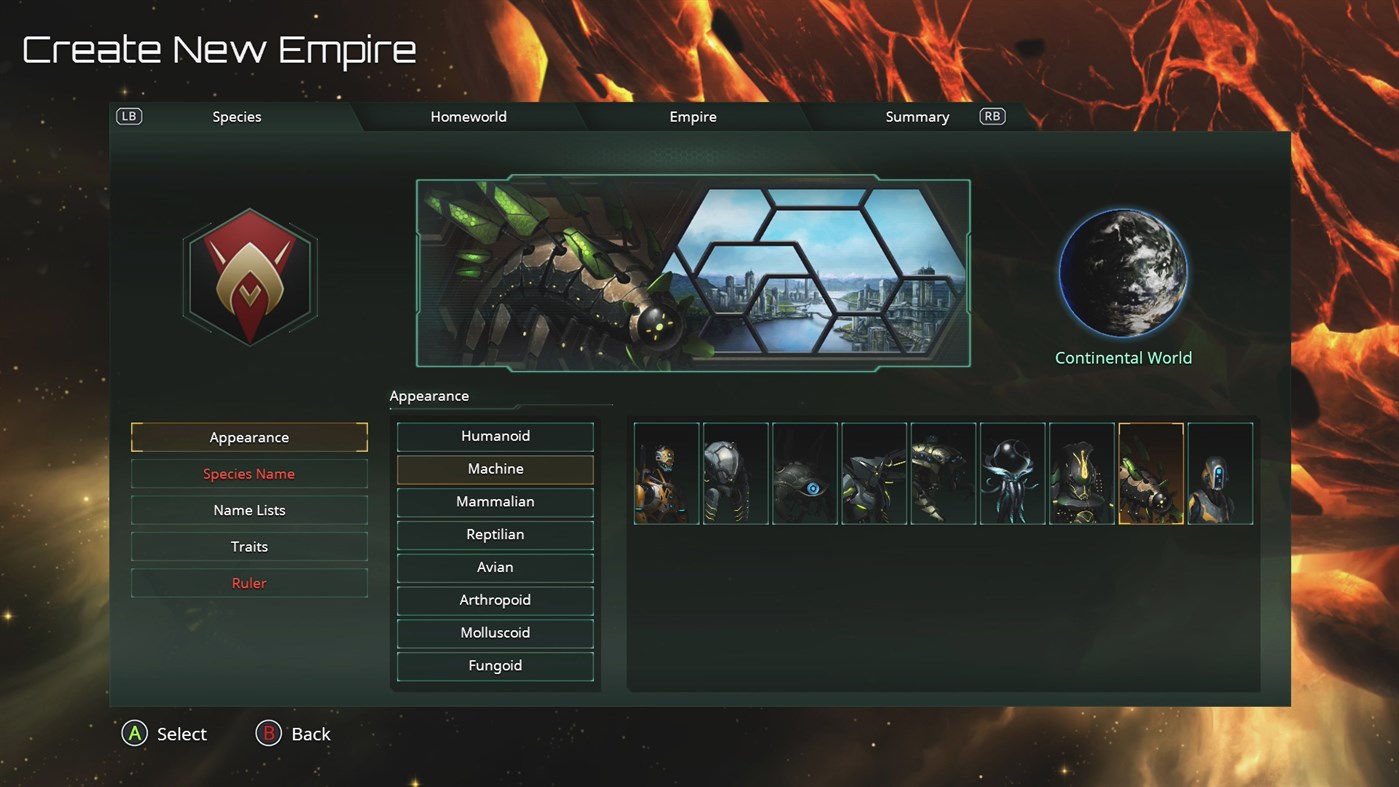Open the Name Lists options
Image resolution: width=1399 pixels, height=787 pixels.
click(249, 509)
